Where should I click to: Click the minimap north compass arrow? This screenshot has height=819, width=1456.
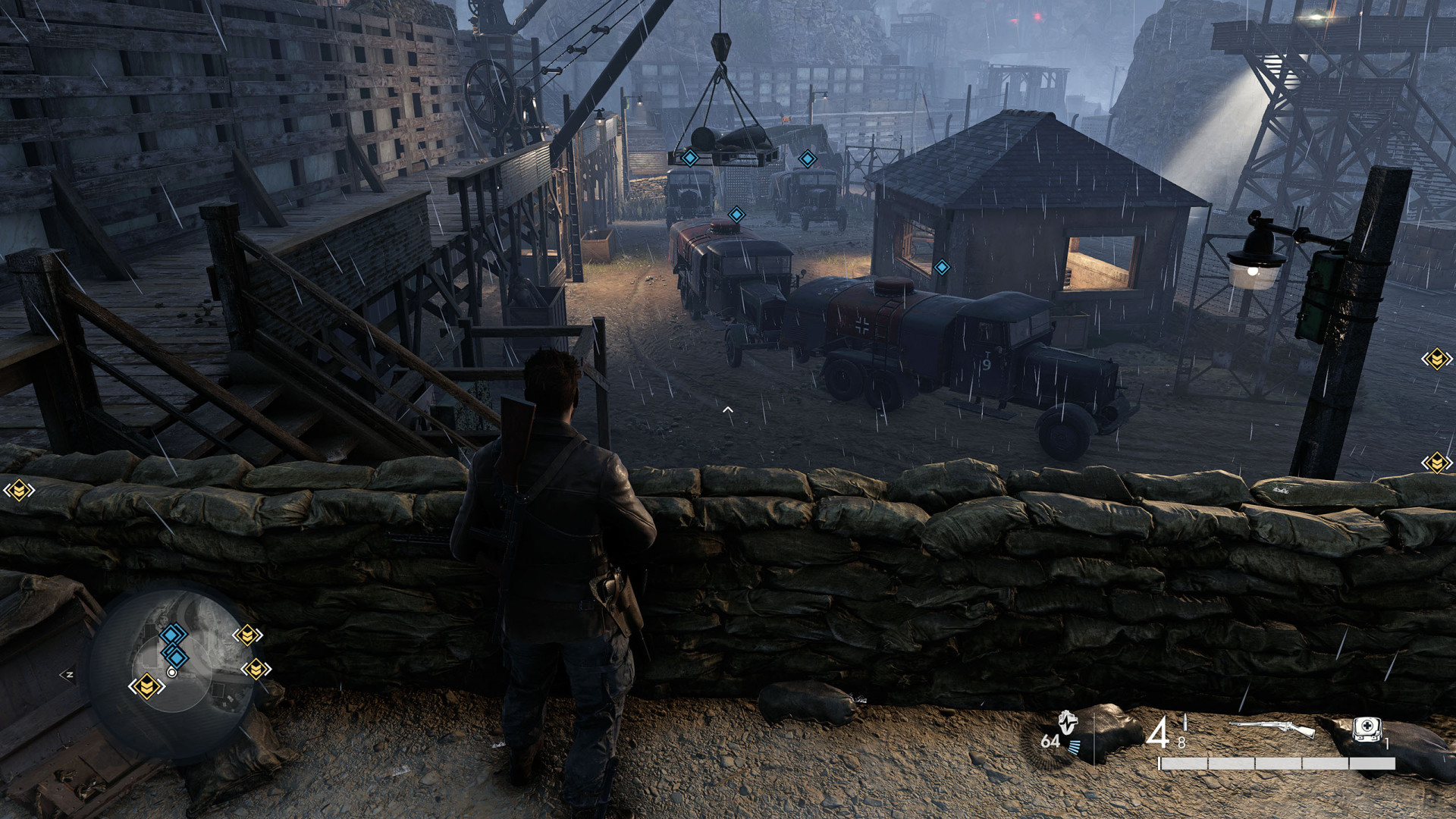pos(67,674)
